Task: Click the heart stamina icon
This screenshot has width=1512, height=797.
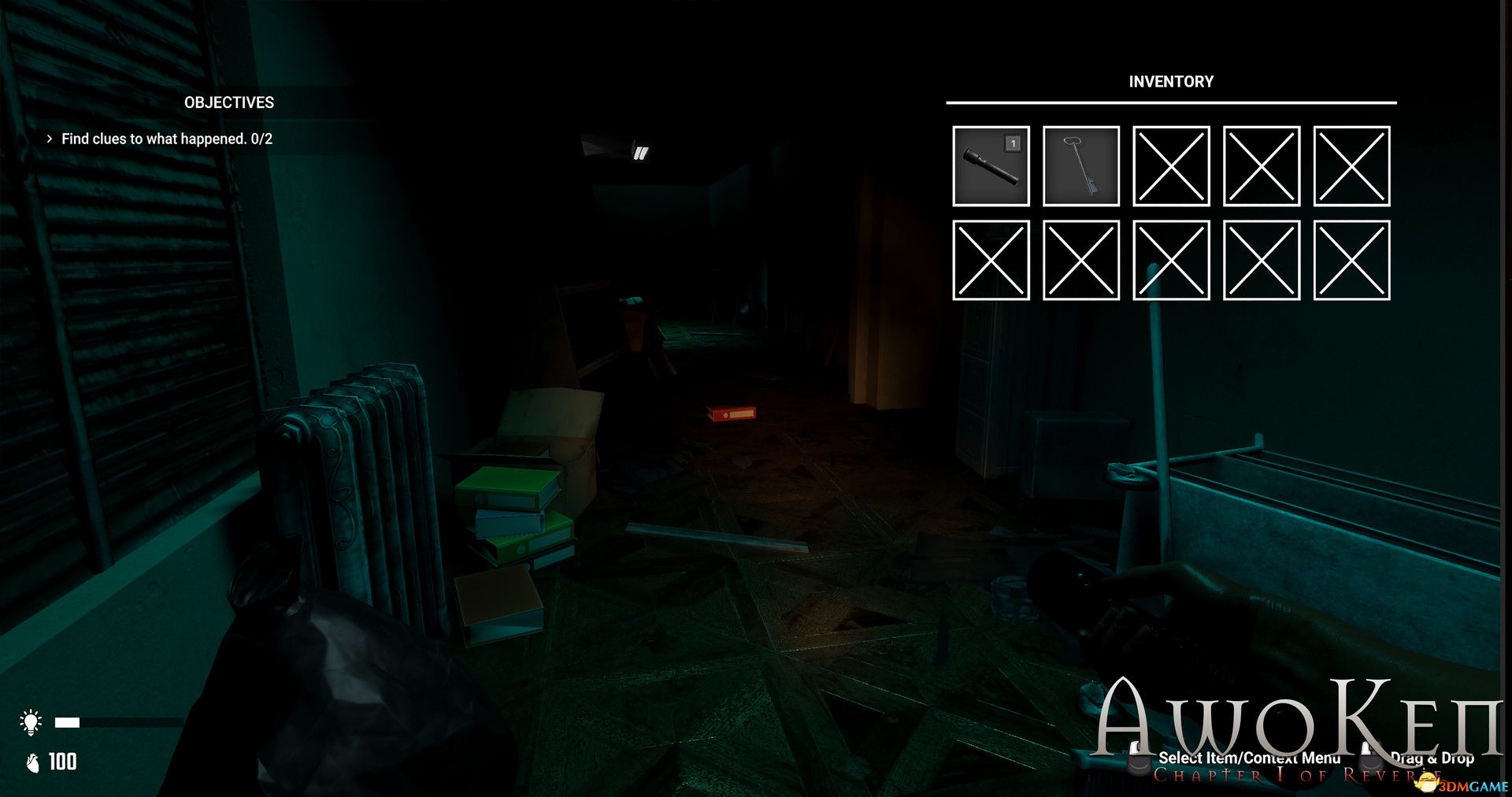Action: pyautogui.click(x=31, y=761)
